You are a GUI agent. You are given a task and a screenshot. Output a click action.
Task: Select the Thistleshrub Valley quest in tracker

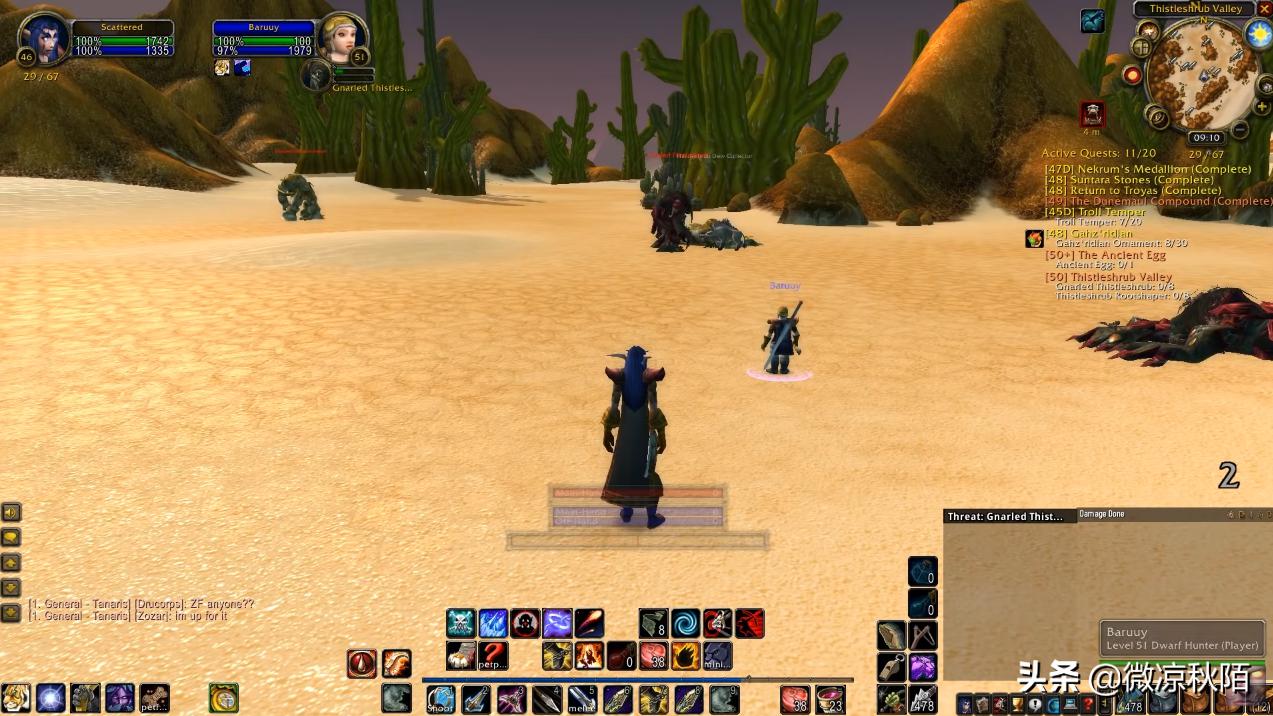click(1108, 277)
